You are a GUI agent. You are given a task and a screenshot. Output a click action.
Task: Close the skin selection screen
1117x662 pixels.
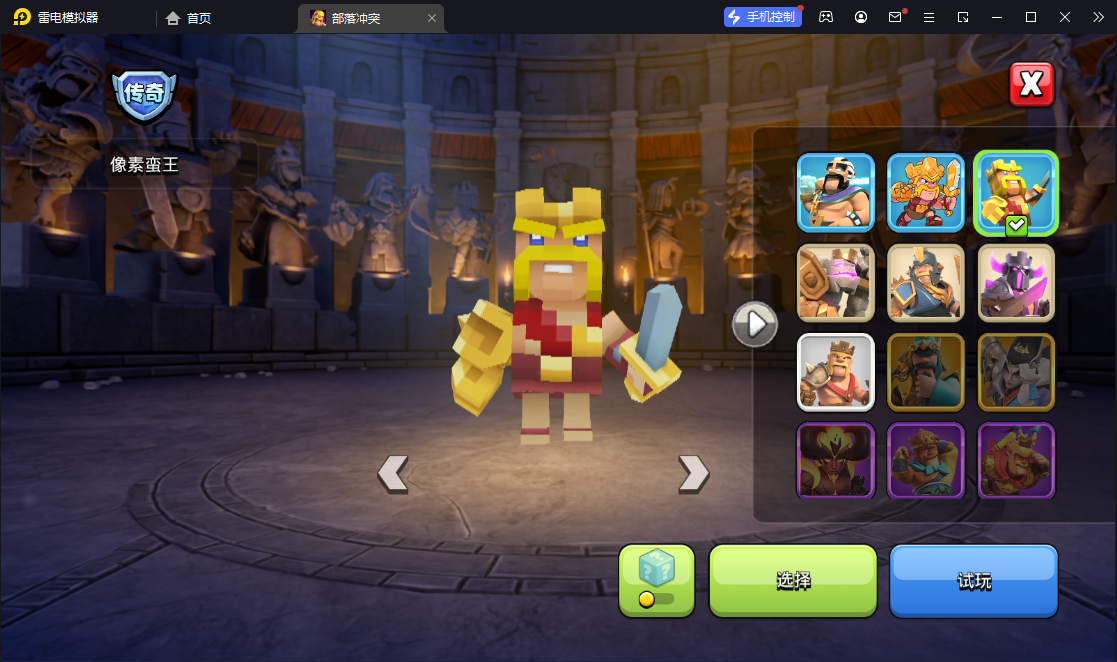coord(1032,85)
